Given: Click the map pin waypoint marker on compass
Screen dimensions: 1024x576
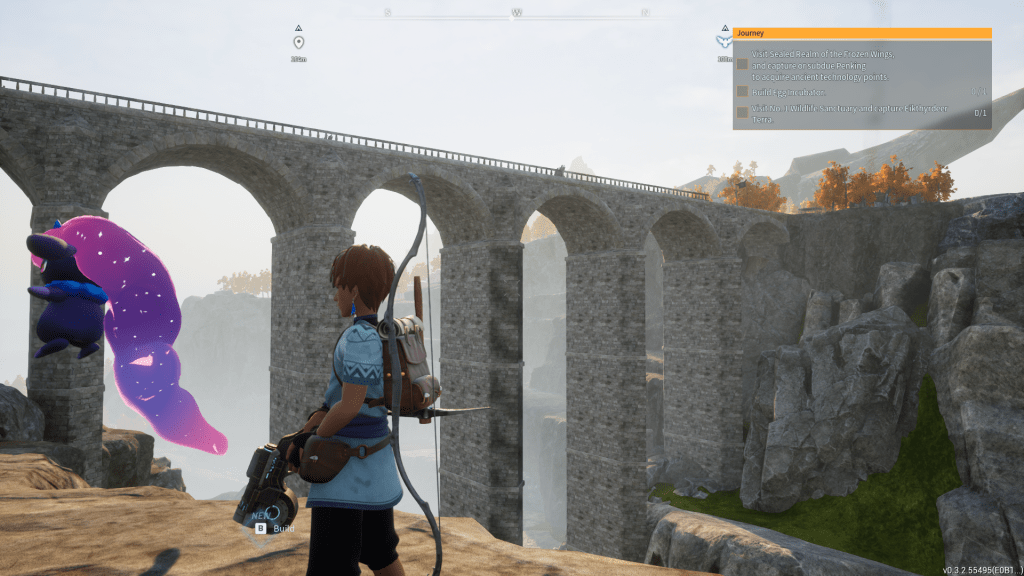Looking at the screenshot, I should coord(298,42).
